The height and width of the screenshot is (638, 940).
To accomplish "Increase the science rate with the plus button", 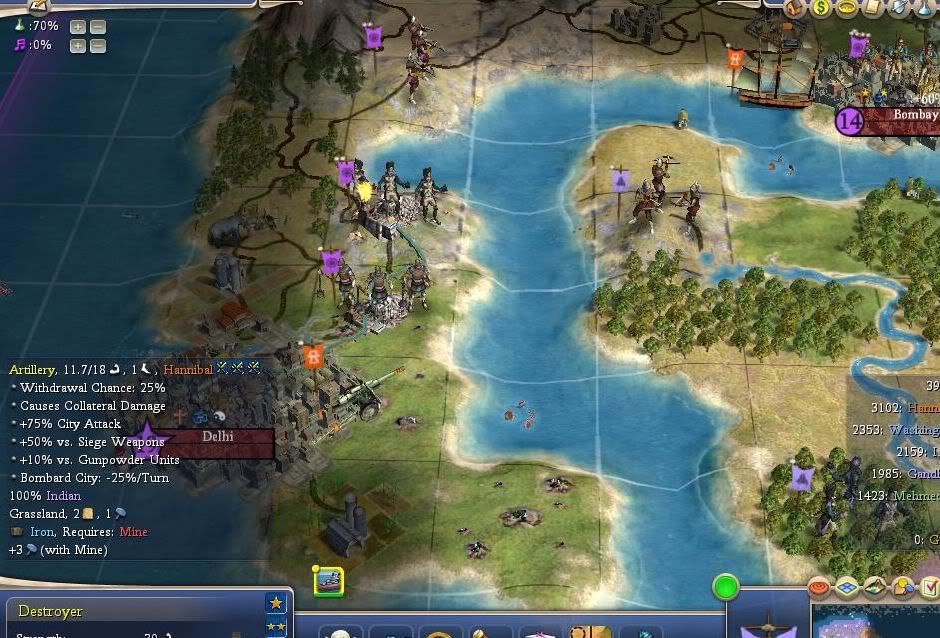I will pyautogui.click(x=78, y=26).
